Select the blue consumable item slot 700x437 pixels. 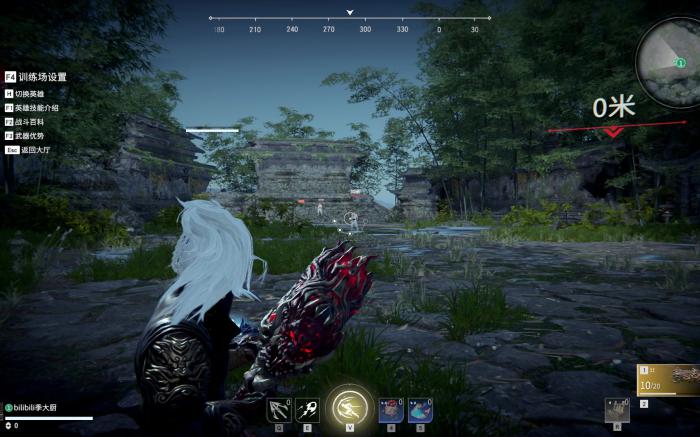point(418,410)
